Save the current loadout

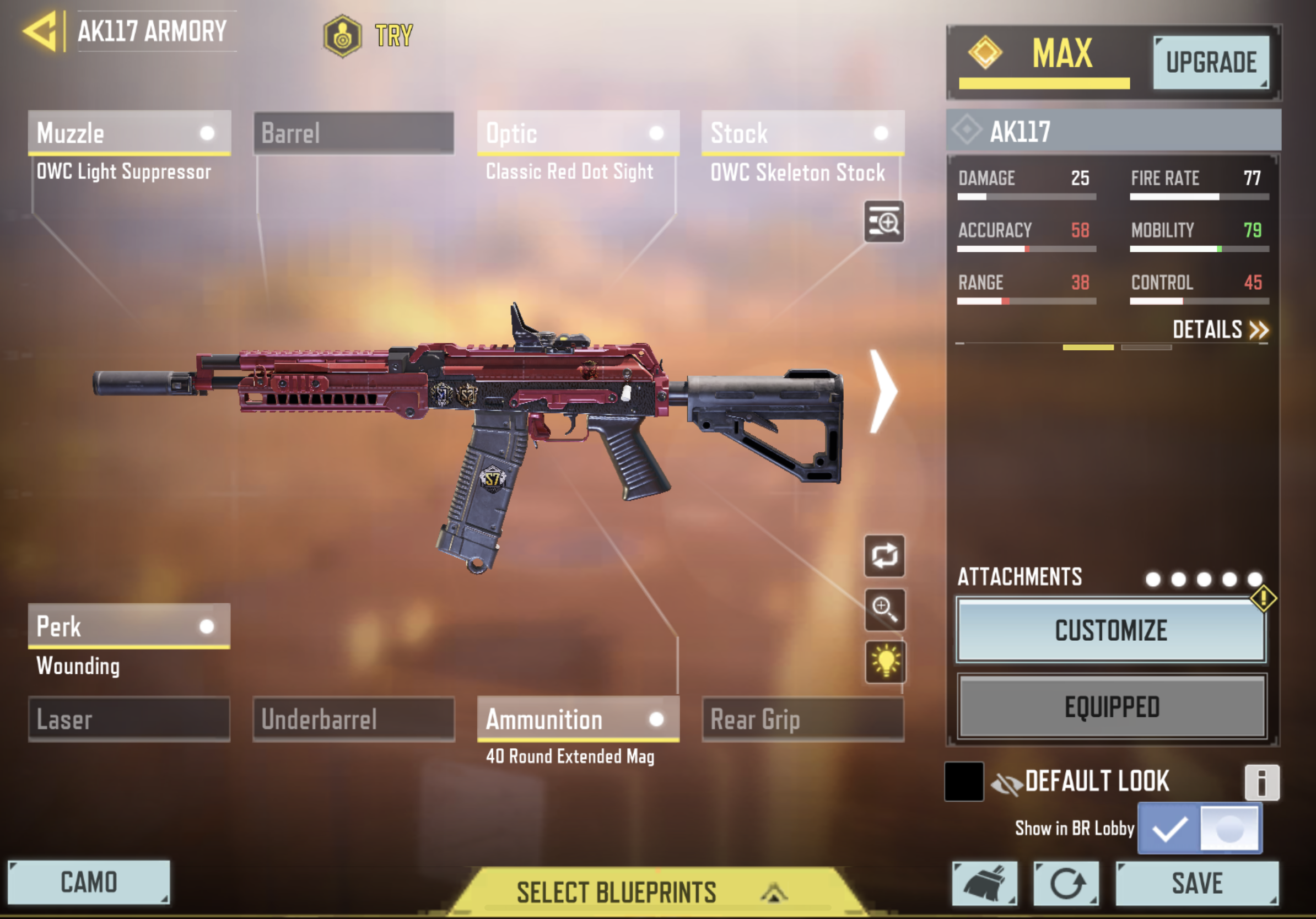1197,883
